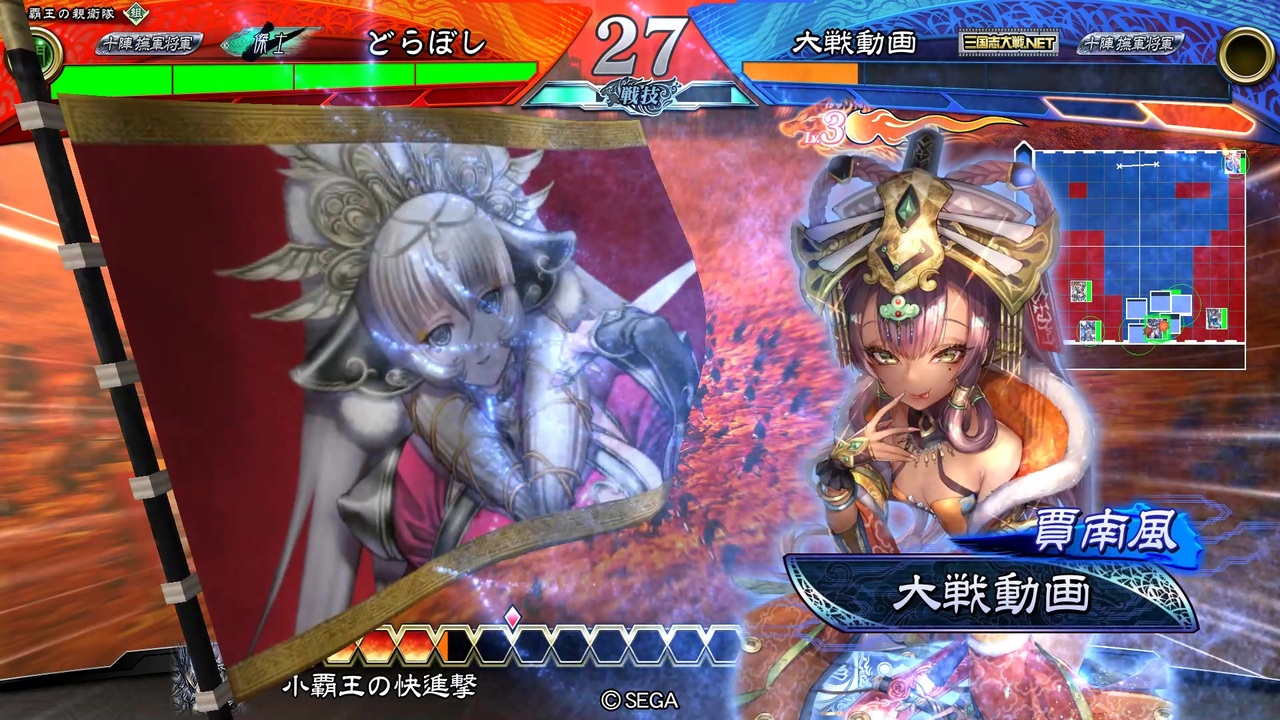The image size is (1280, 720).
Task: Click the 組 badge next to 覇王の親衛隊
Action: pos(133,15)
